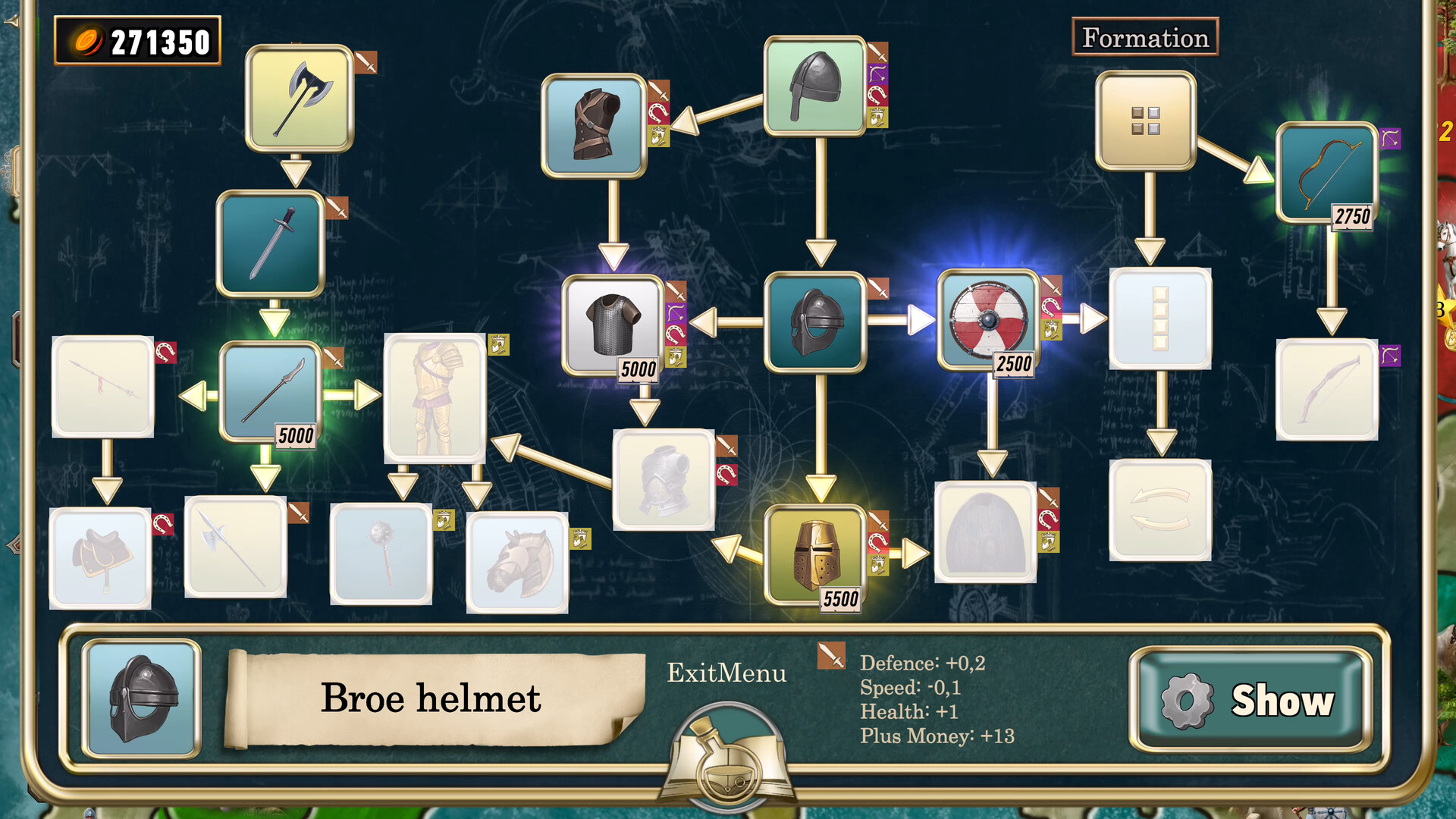Open the Formation menu header
The width and height of the screenshot is (1456, 819).
click(1145, 36)
